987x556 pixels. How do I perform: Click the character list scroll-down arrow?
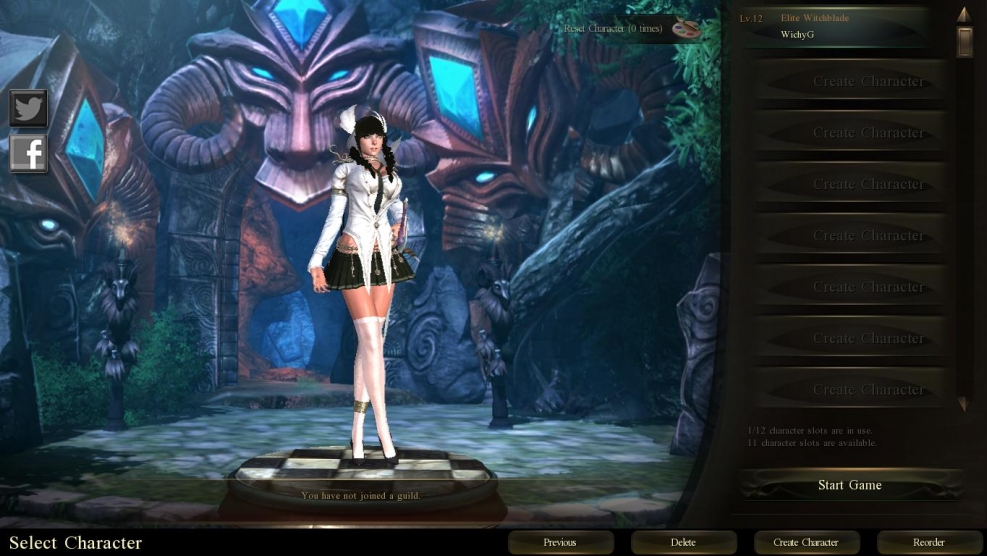(964, 405)
